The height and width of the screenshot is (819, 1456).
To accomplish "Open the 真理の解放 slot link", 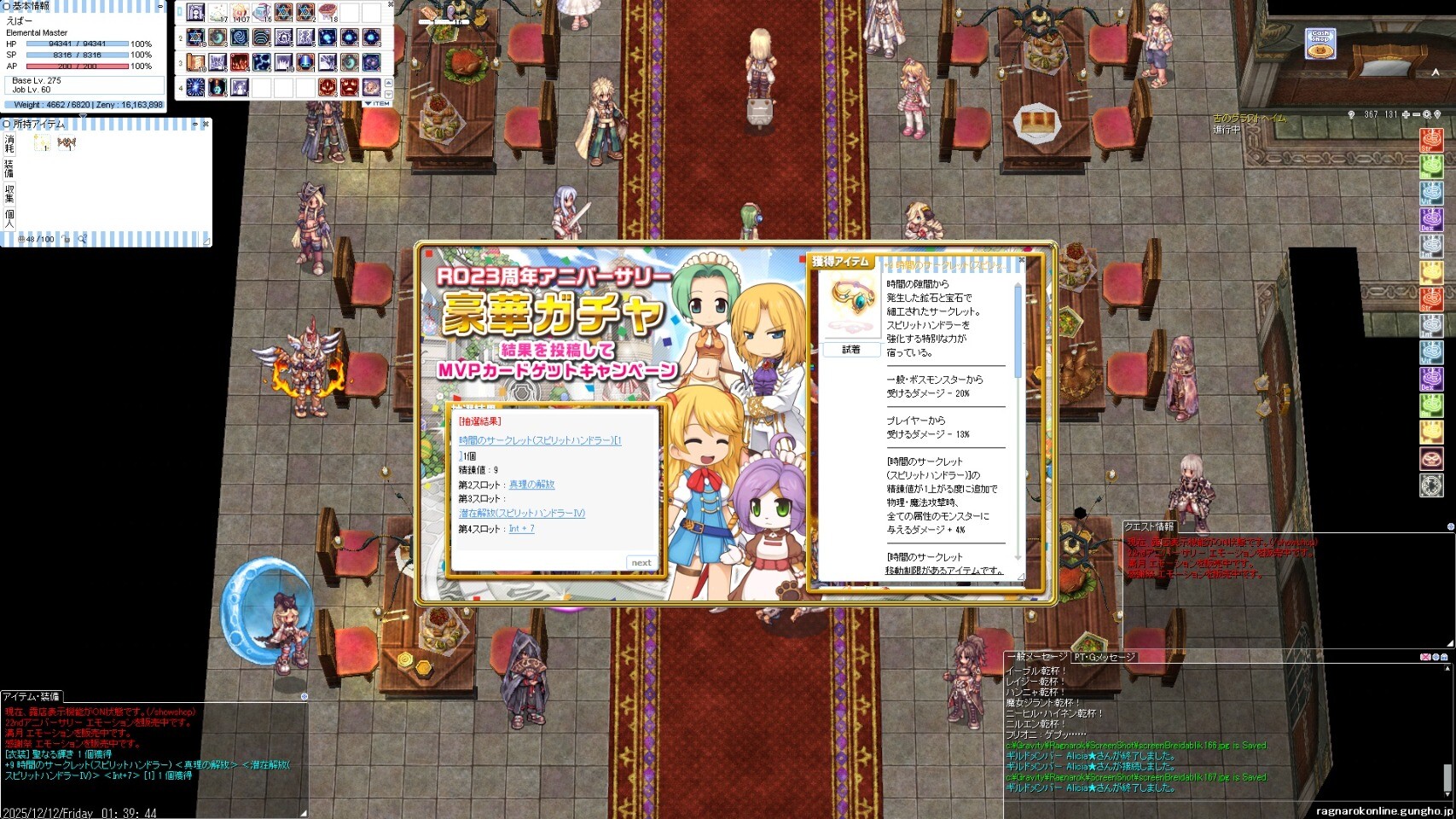I will tap(531, 485).
